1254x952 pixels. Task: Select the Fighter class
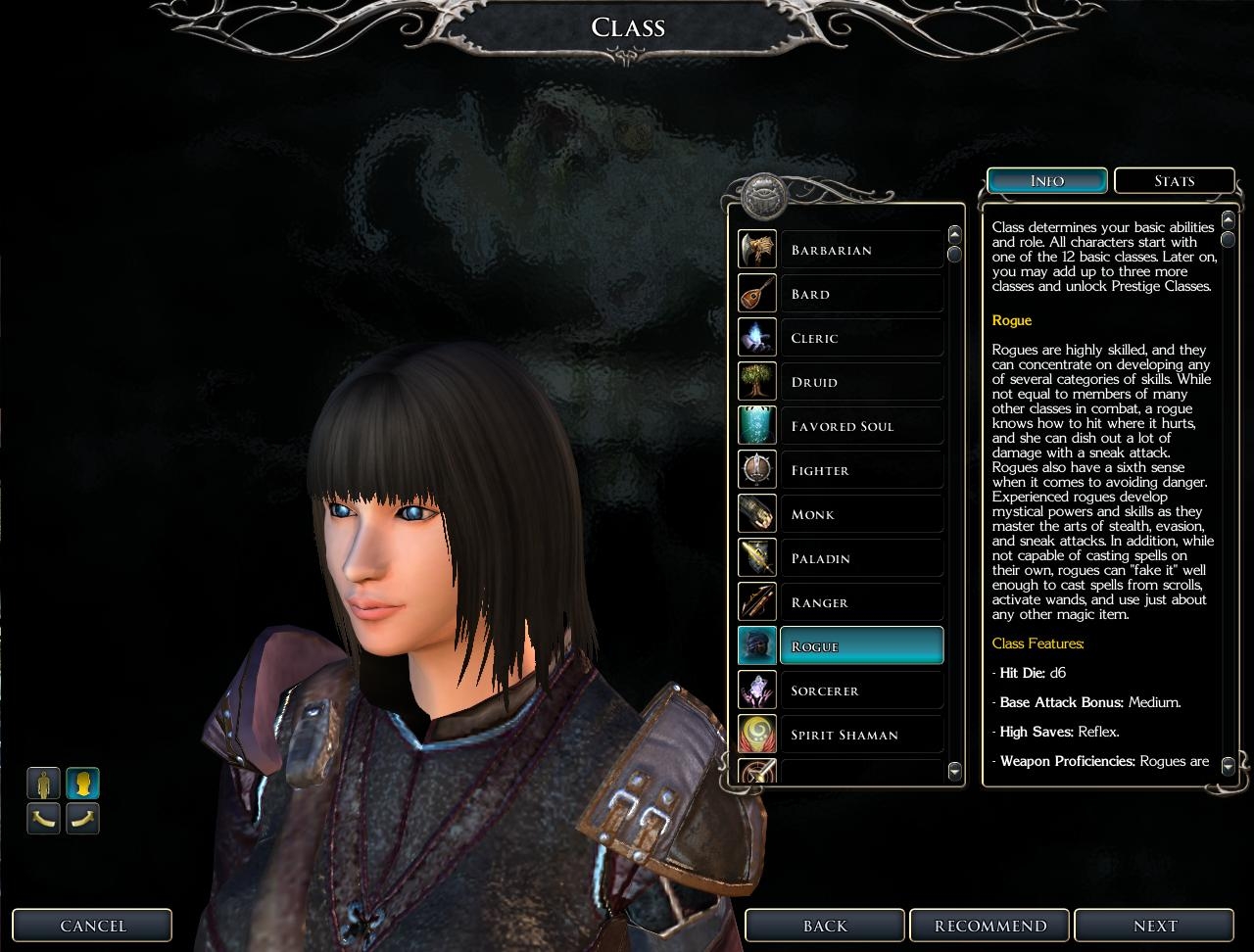860,470
